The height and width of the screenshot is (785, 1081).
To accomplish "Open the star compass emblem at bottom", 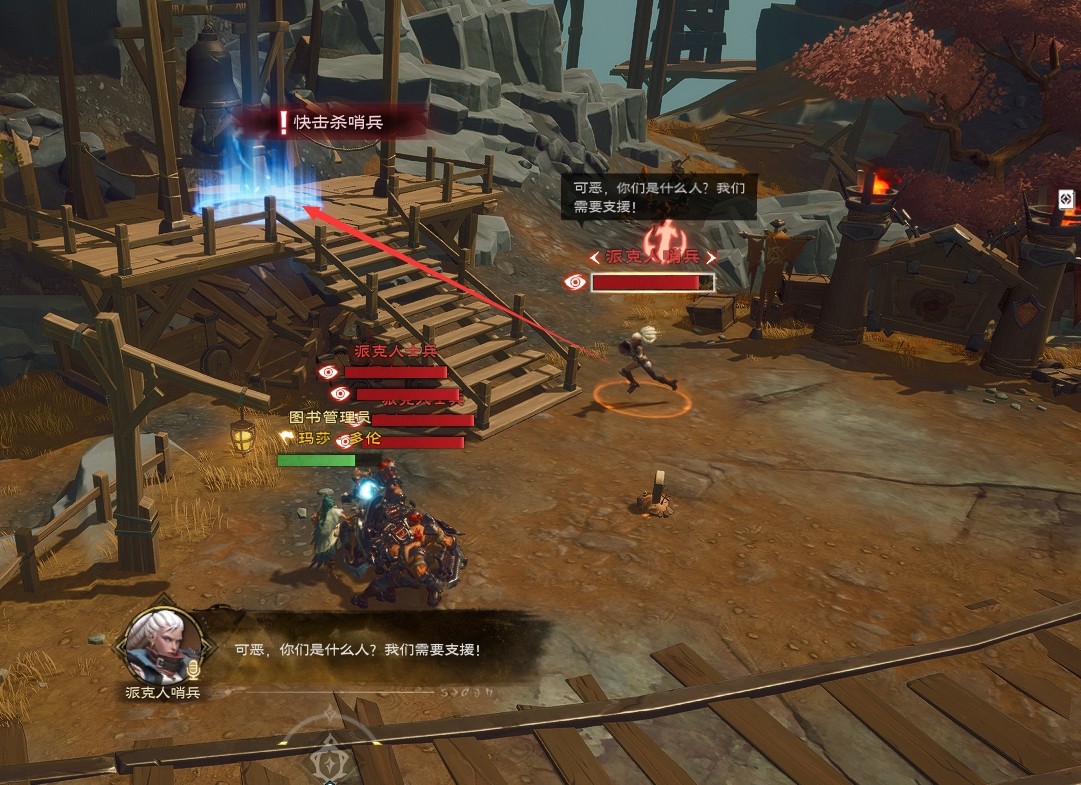I will click(x=327, y=764).
